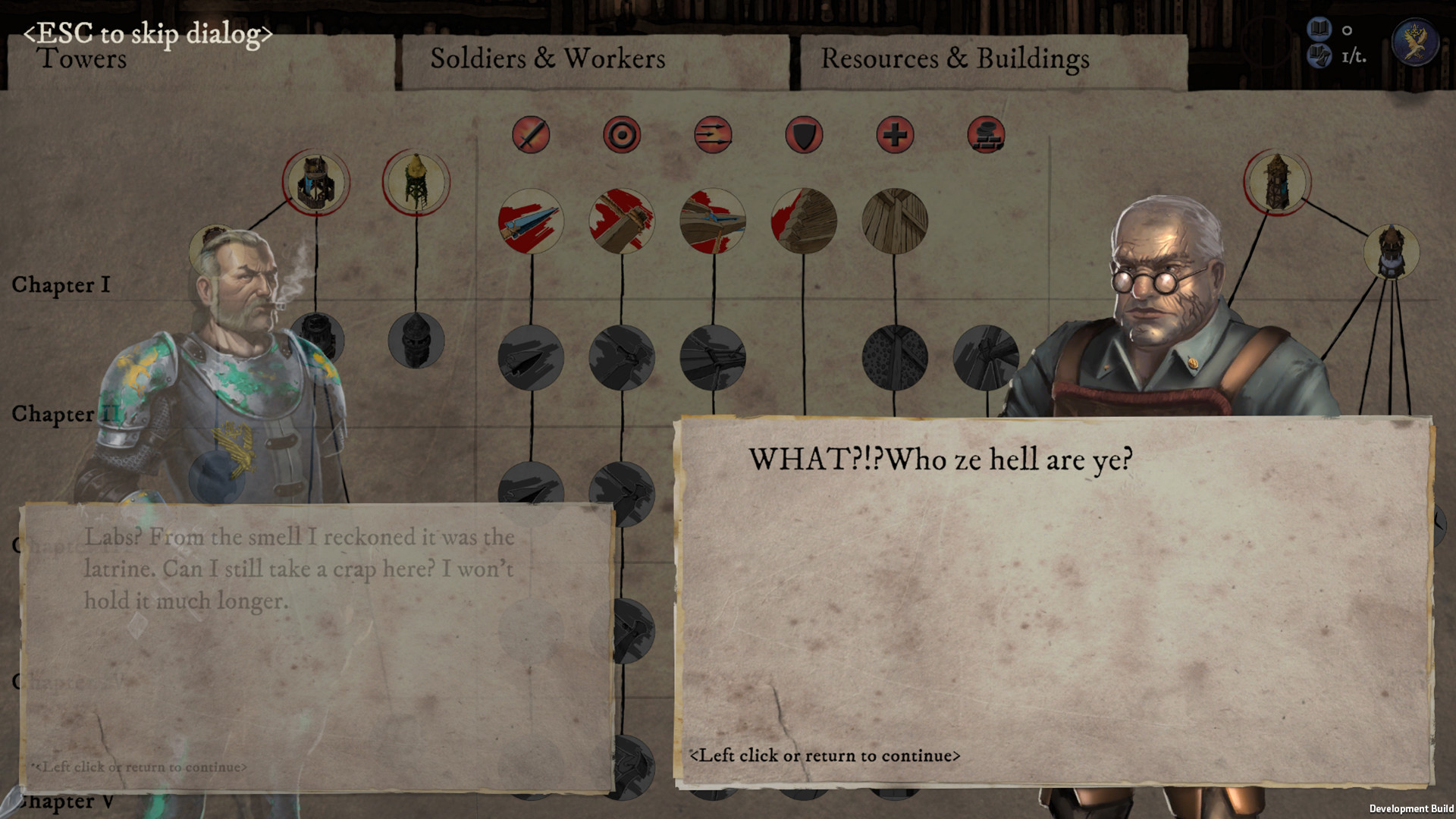The image size is (1456, 819).
Task: Toggle the cannon tower unlock node
Action: (317, 182)
